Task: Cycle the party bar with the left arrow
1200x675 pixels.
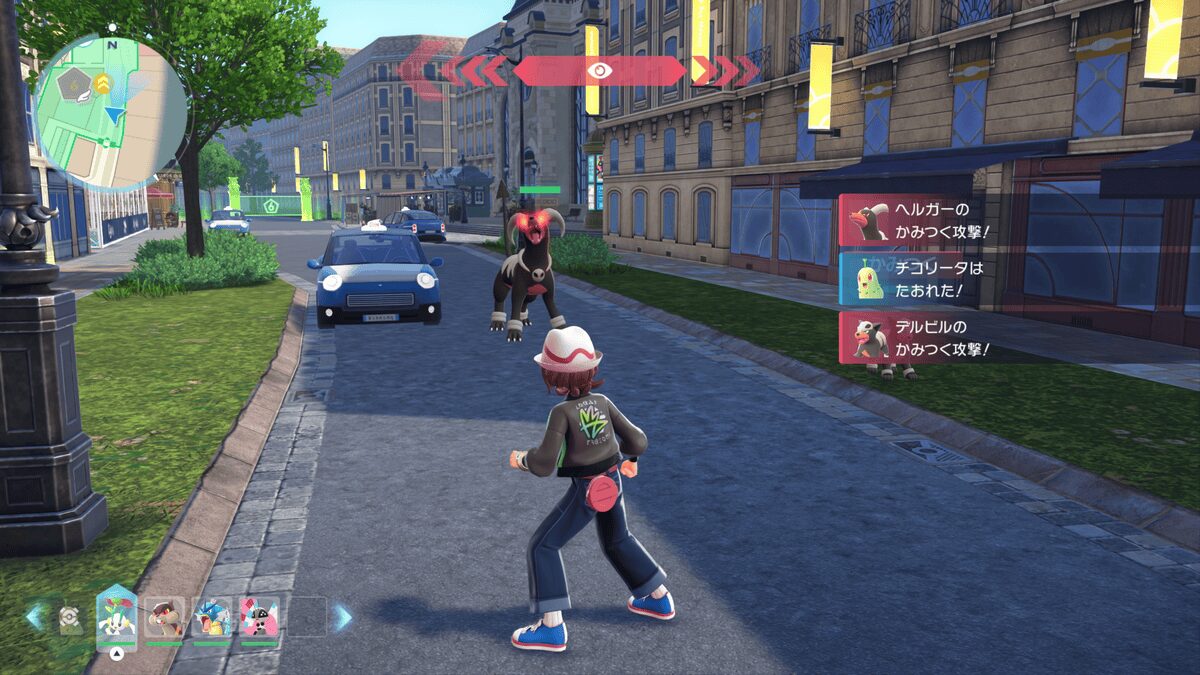Action: [35, 615]
